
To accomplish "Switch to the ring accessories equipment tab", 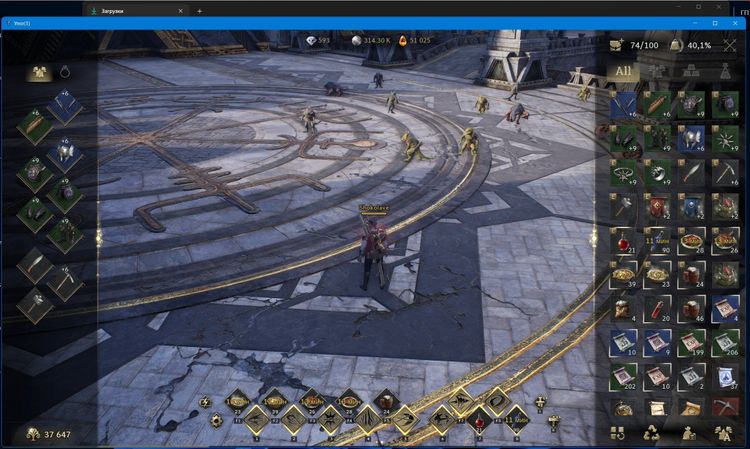I will pos(65,71).
